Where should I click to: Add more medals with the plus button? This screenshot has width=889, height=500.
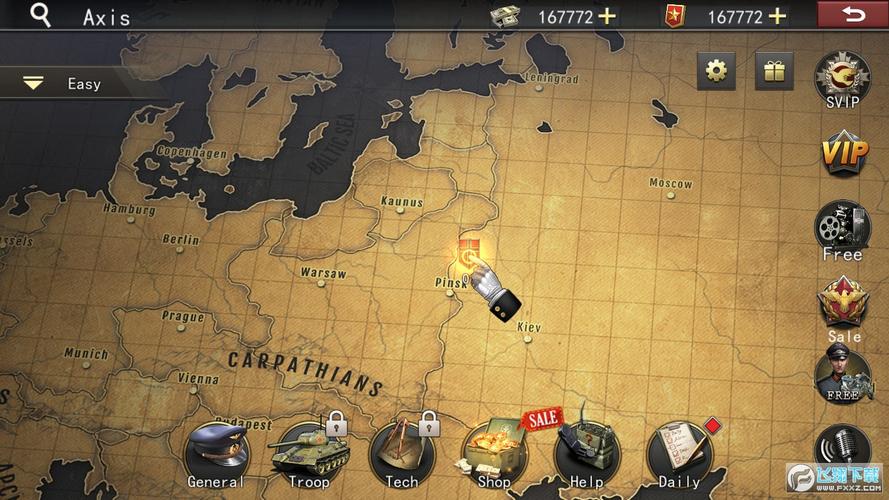(x=777, y=16)
